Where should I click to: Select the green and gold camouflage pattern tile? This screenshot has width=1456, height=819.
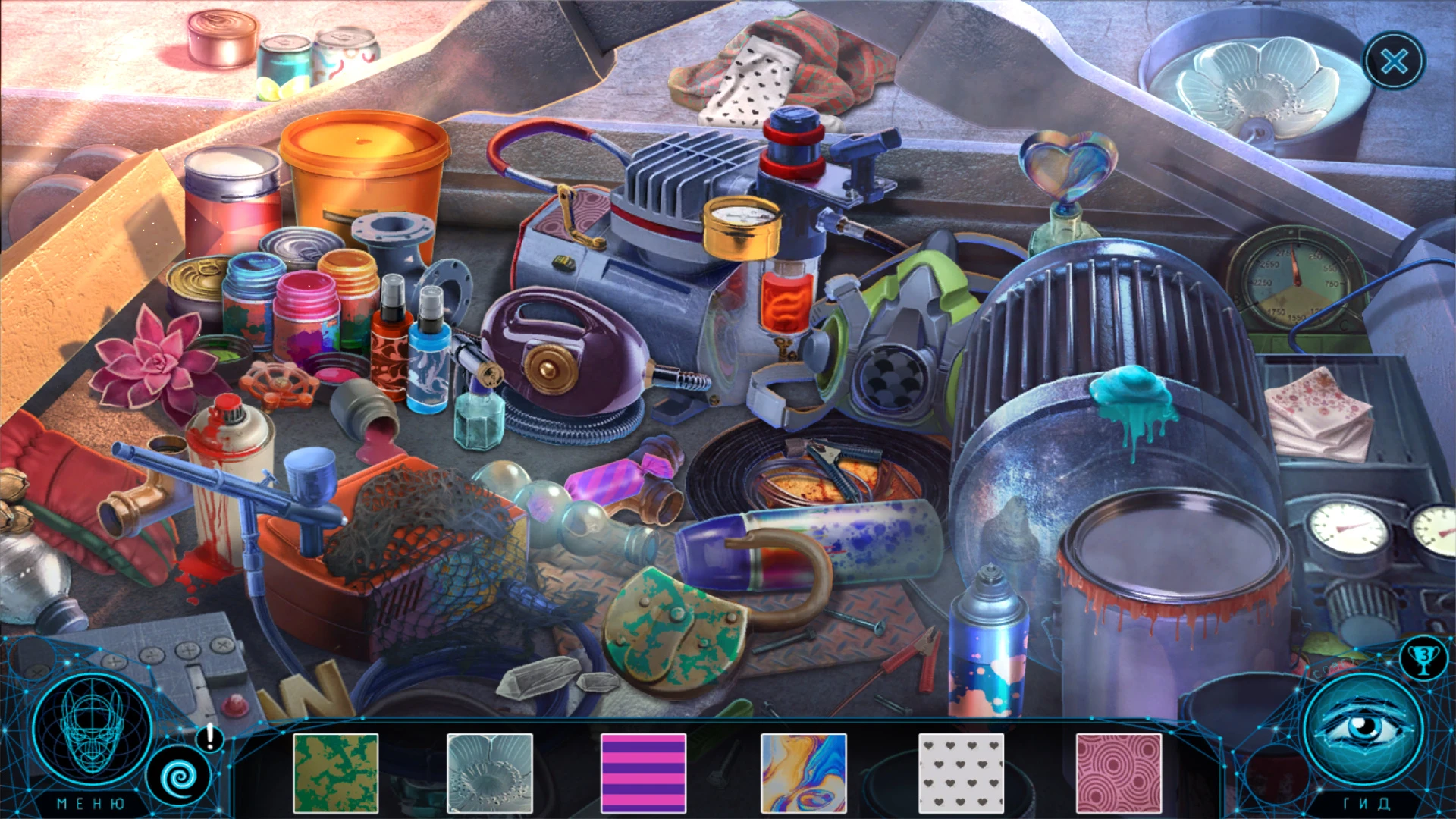[x=335, y=773]
